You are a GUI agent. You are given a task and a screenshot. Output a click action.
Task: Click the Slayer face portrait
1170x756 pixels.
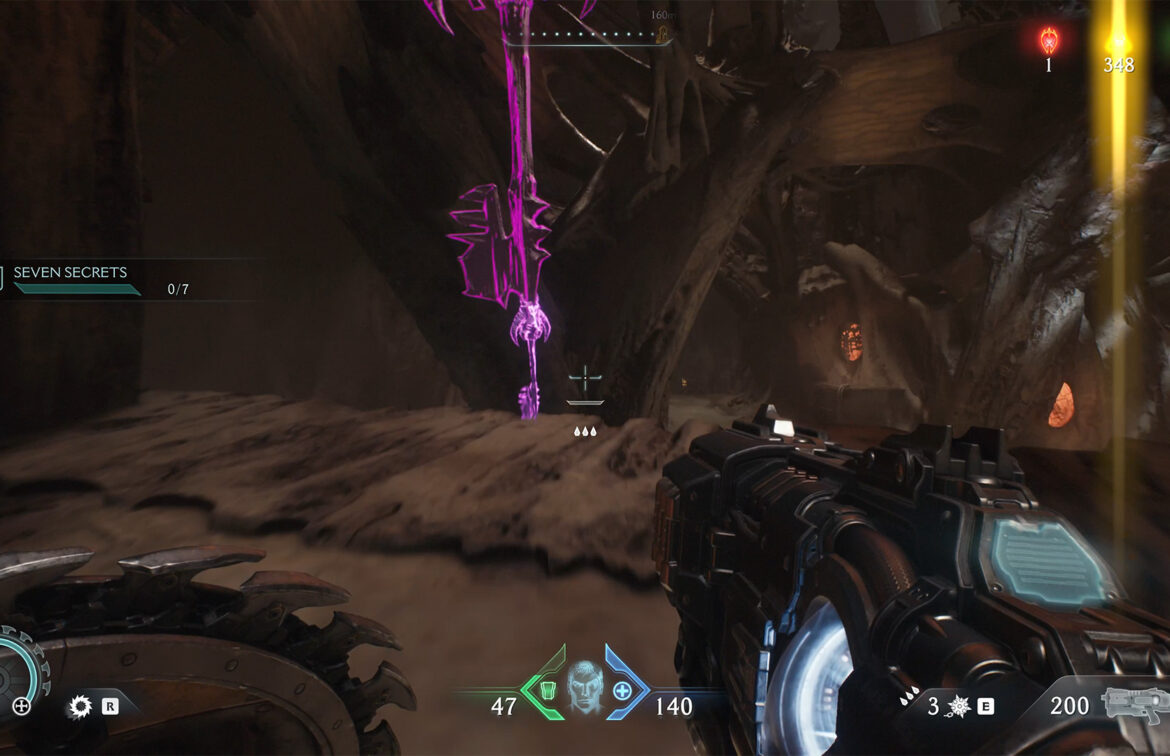[585, 688]
